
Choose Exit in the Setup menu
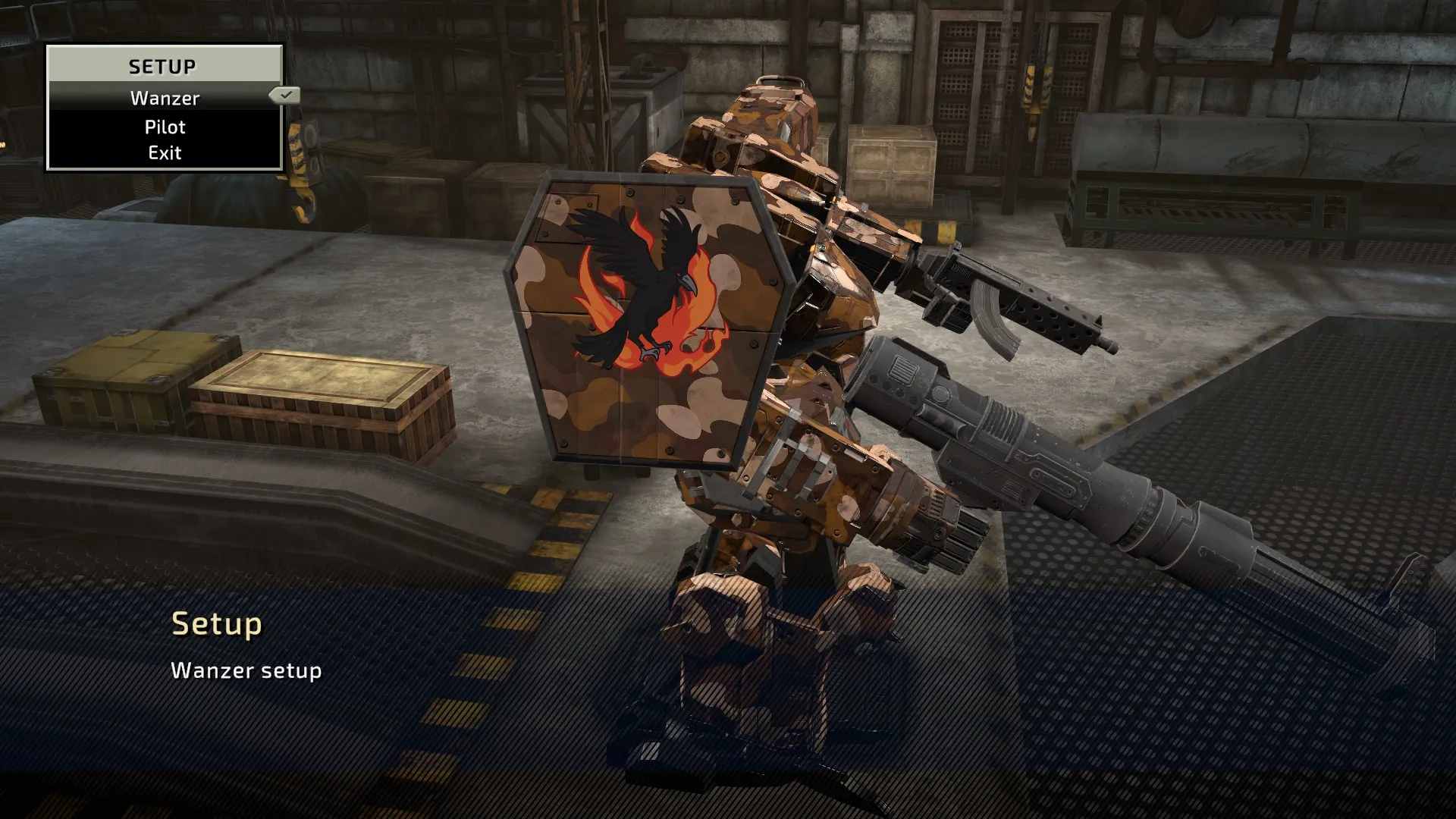(x=165, y=152)
